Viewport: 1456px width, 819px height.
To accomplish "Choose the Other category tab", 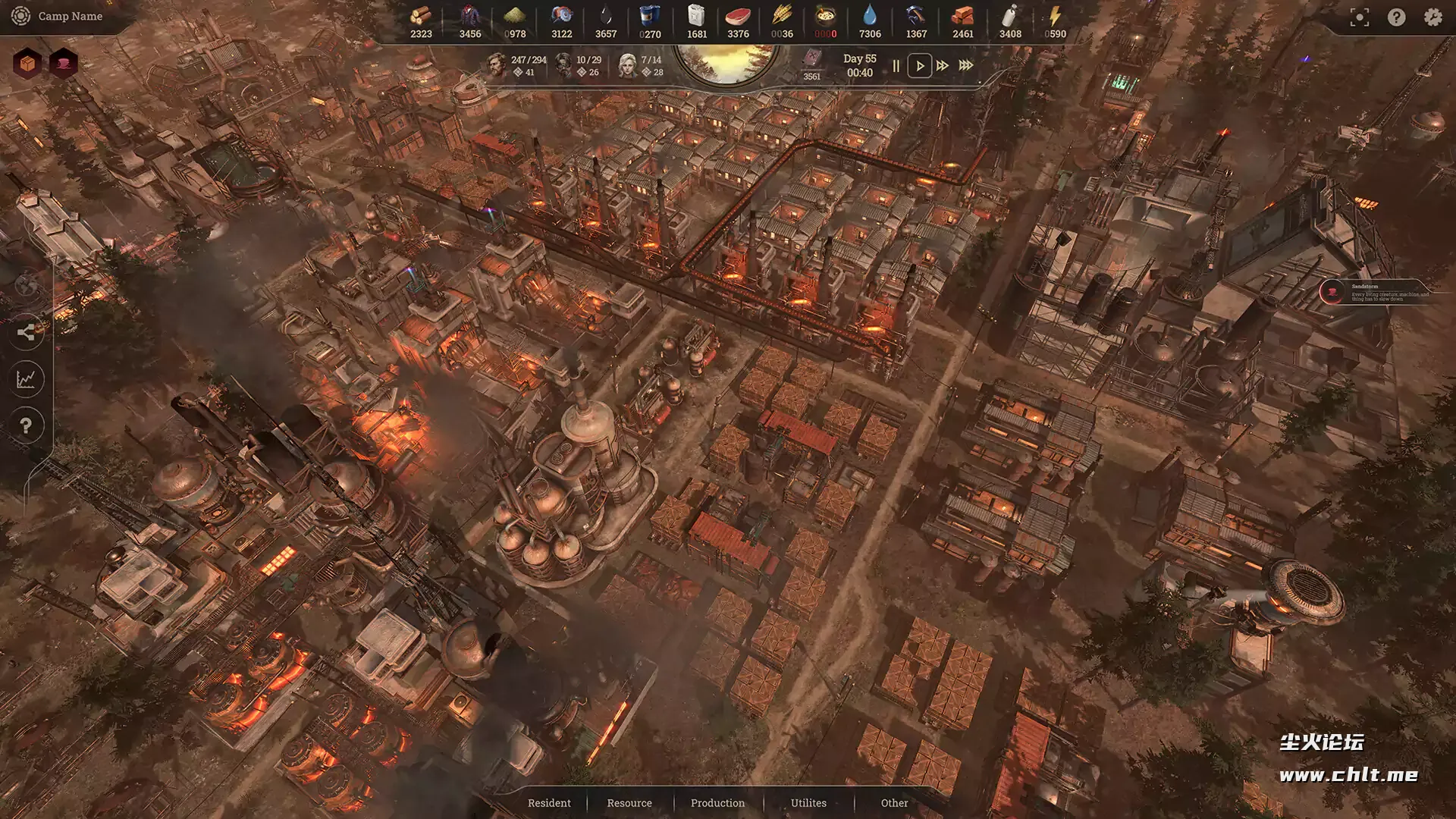I will click(894, 803).
